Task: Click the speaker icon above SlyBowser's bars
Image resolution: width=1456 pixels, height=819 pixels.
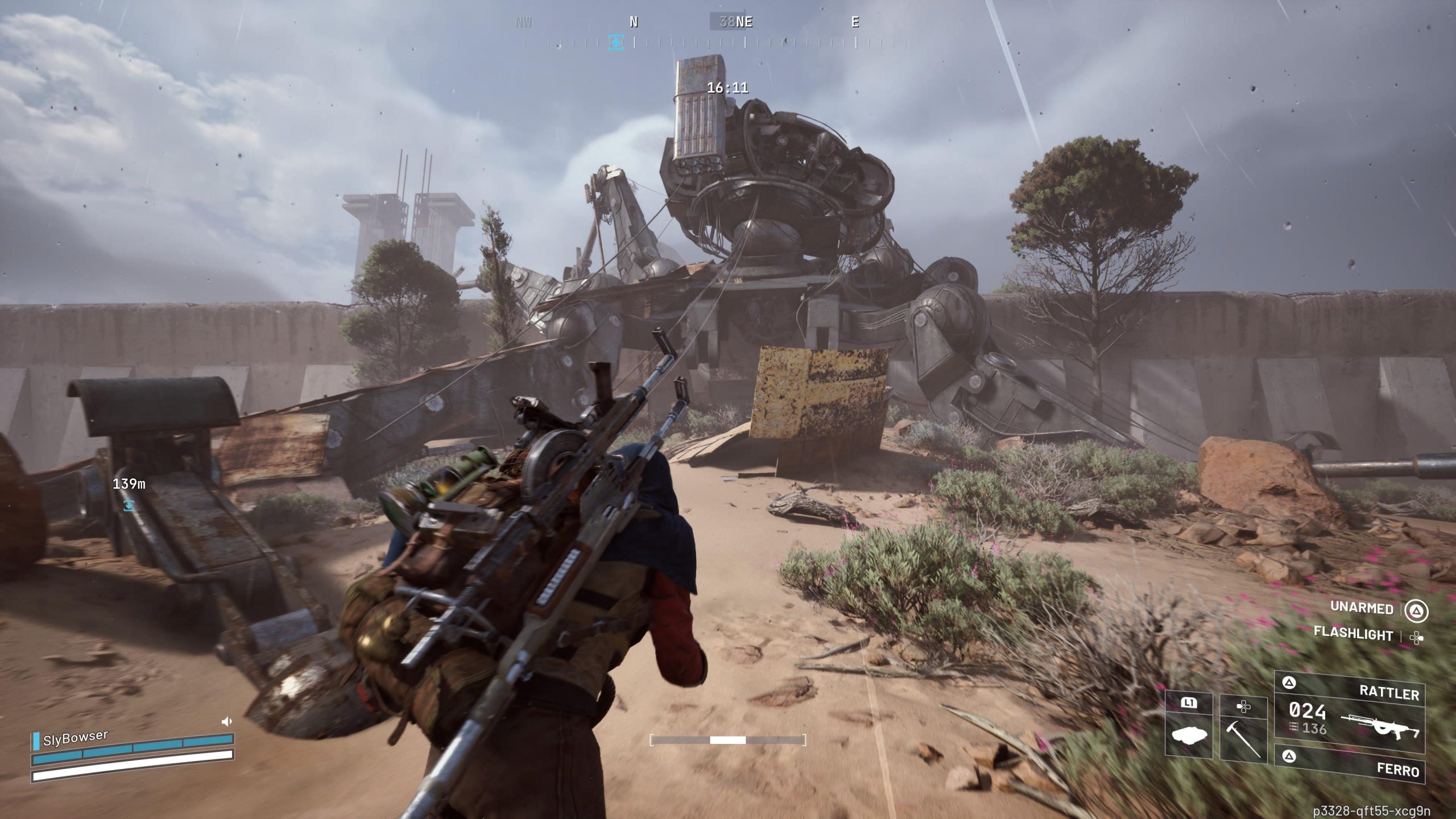Action: point(226,722)
